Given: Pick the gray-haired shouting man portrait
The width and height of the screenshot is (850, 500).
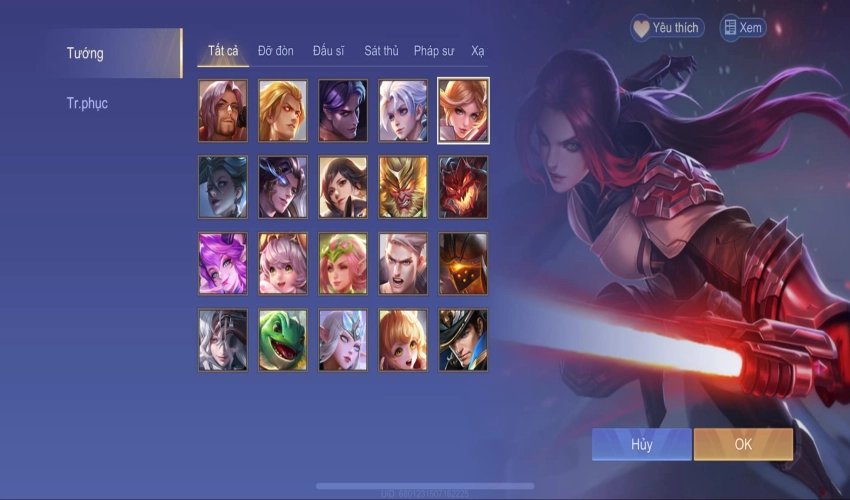Looking at the screenshot, I should click(403, 264).
